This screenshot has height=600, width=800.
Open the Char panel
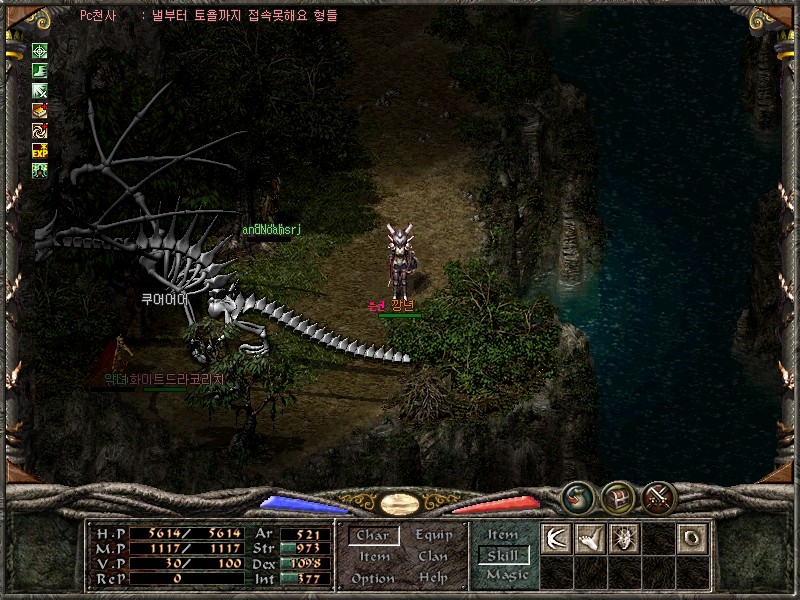click(372, 536)
